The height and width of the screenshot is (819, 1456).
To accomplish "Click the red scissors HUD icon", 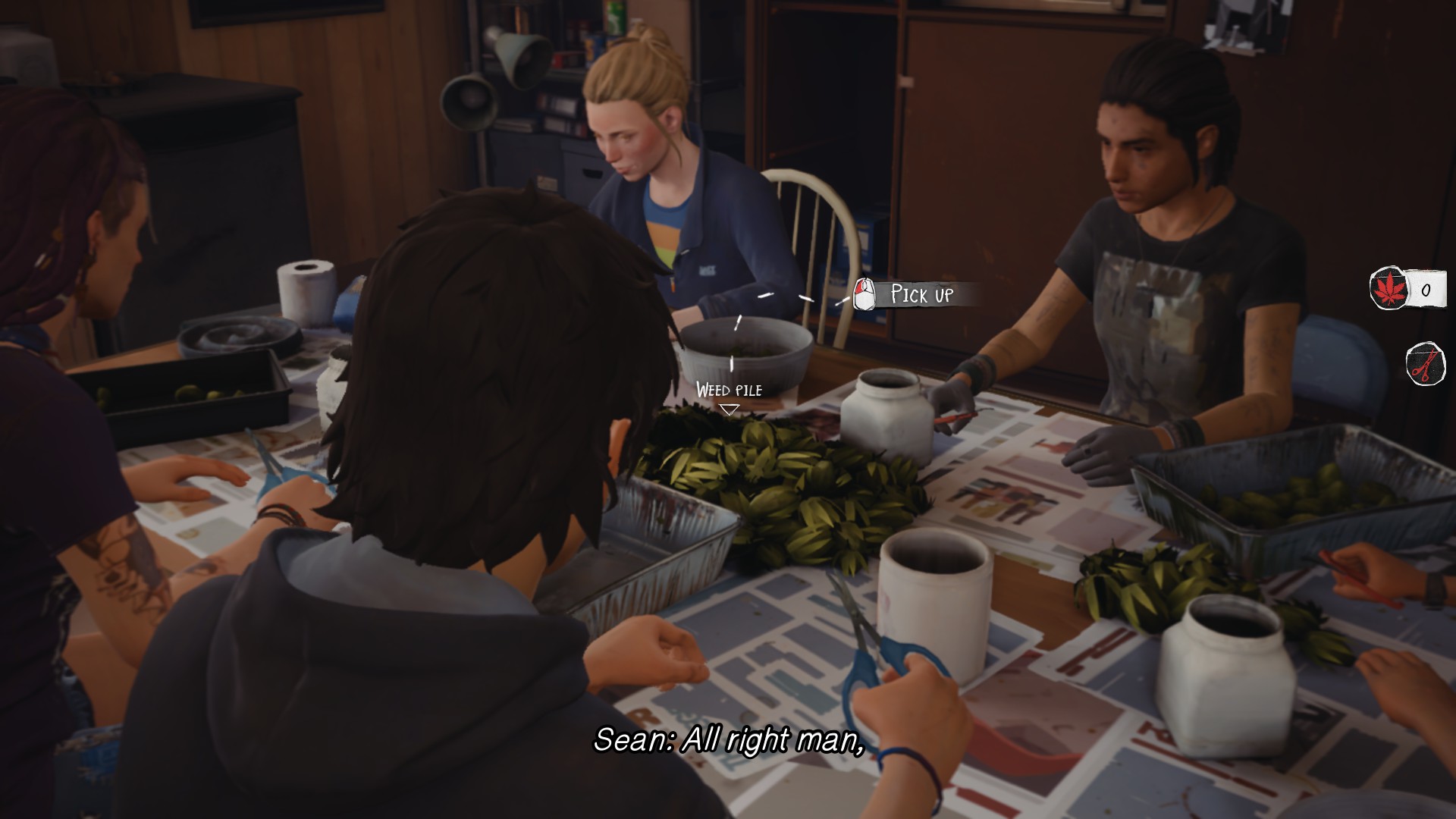I will [1425, 365].
